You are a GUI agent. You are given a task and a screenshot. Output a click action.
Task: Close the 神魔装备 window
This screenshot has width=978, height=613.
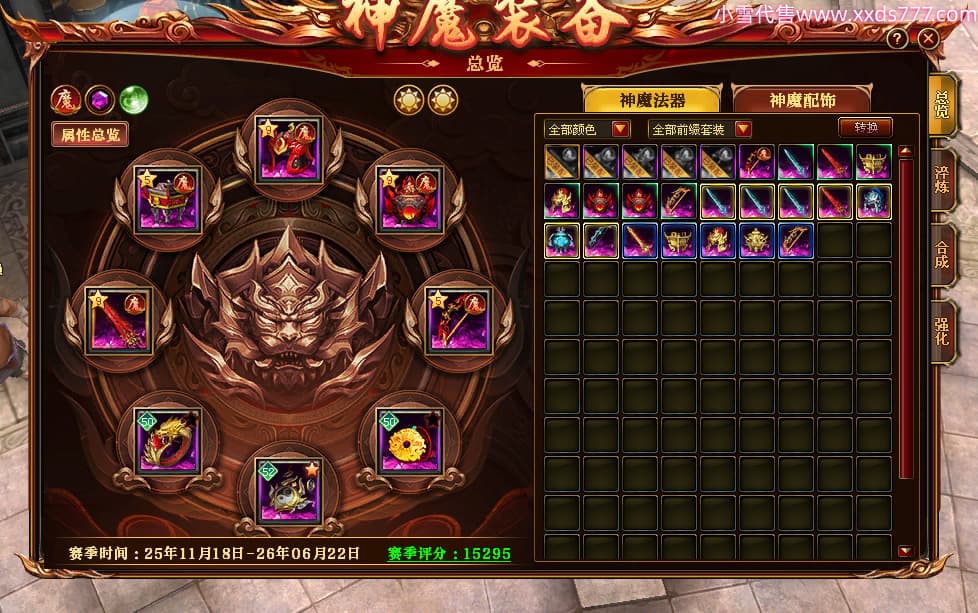(928, 39)
